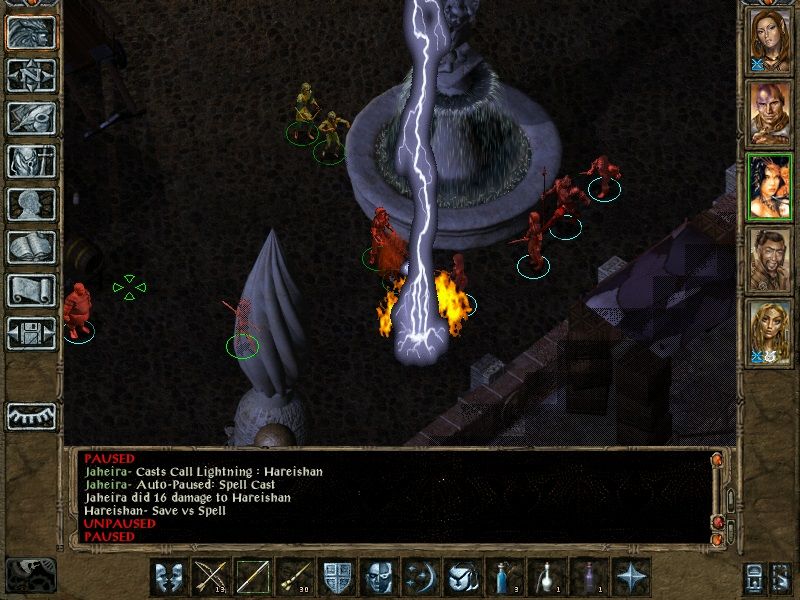
Task: Open the journal with the quill button
Action: [x=32, y=118]
